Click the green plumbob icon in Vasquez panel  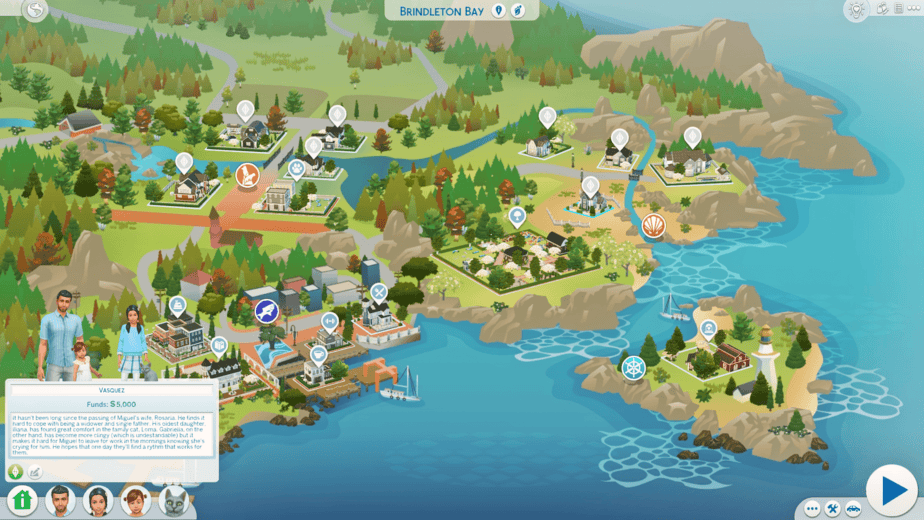[x=16, y=471]
